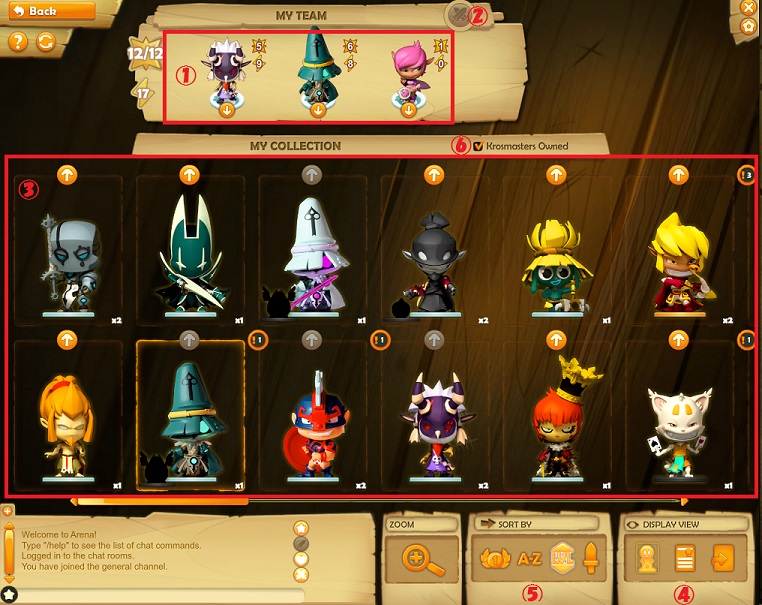This screenshot has height=605, width=762.
Task: Remove the purple horned Krosmaster from the team
Action: click(x=226, y=110)
